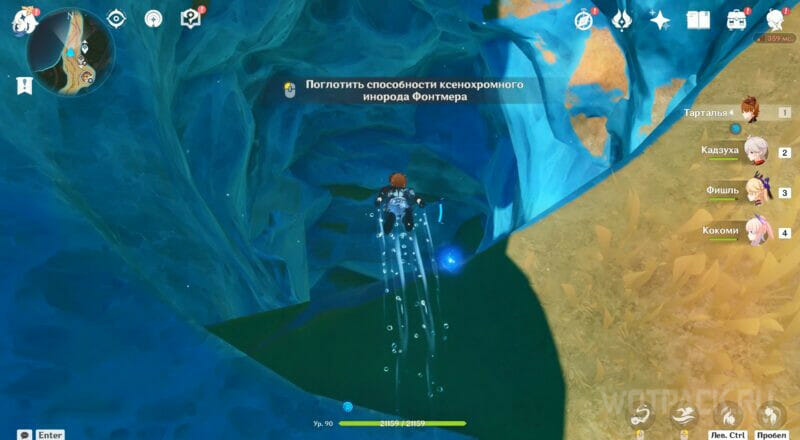800x440 pixels.
Task: Open the adventurer handbook book icon
Action: click(698, 20)
